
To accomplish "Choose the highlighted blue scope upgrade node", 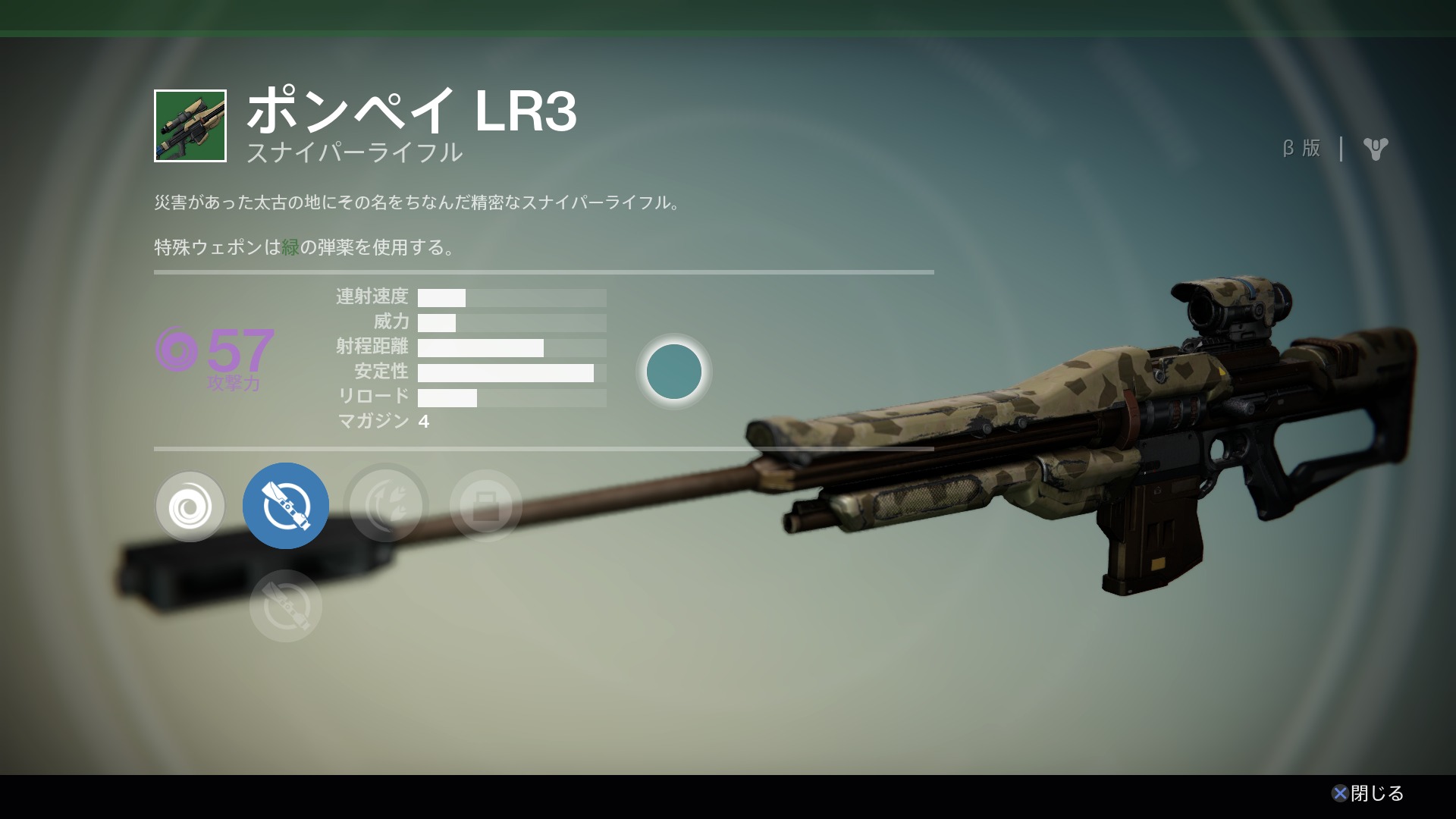I will pyautogui.click(x=286, y=506).
